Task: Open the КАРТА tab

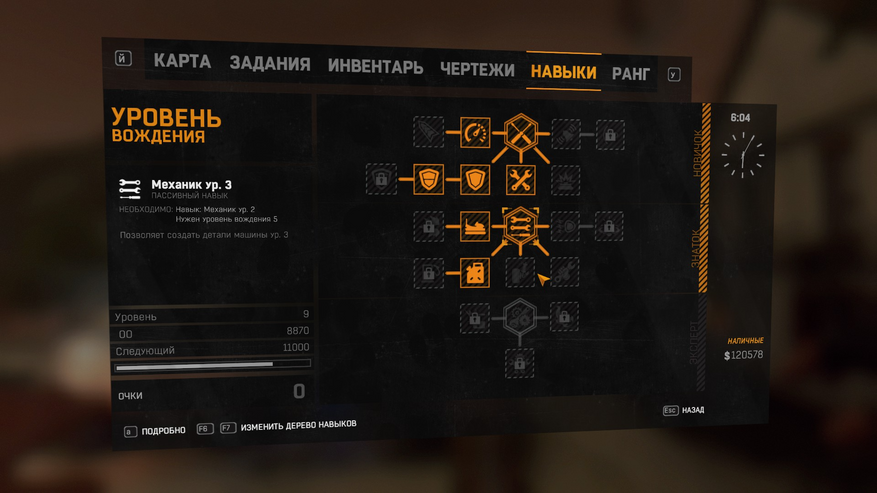Action: [182, 61]
